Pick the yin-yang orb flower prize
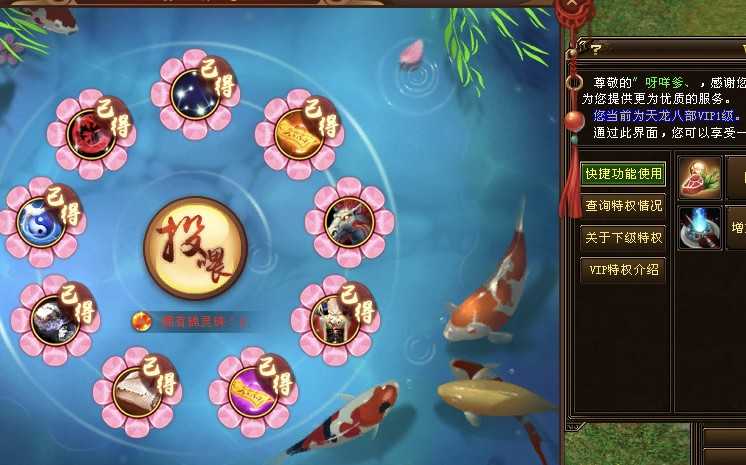 pyautogui.click(x=39, y=221)
